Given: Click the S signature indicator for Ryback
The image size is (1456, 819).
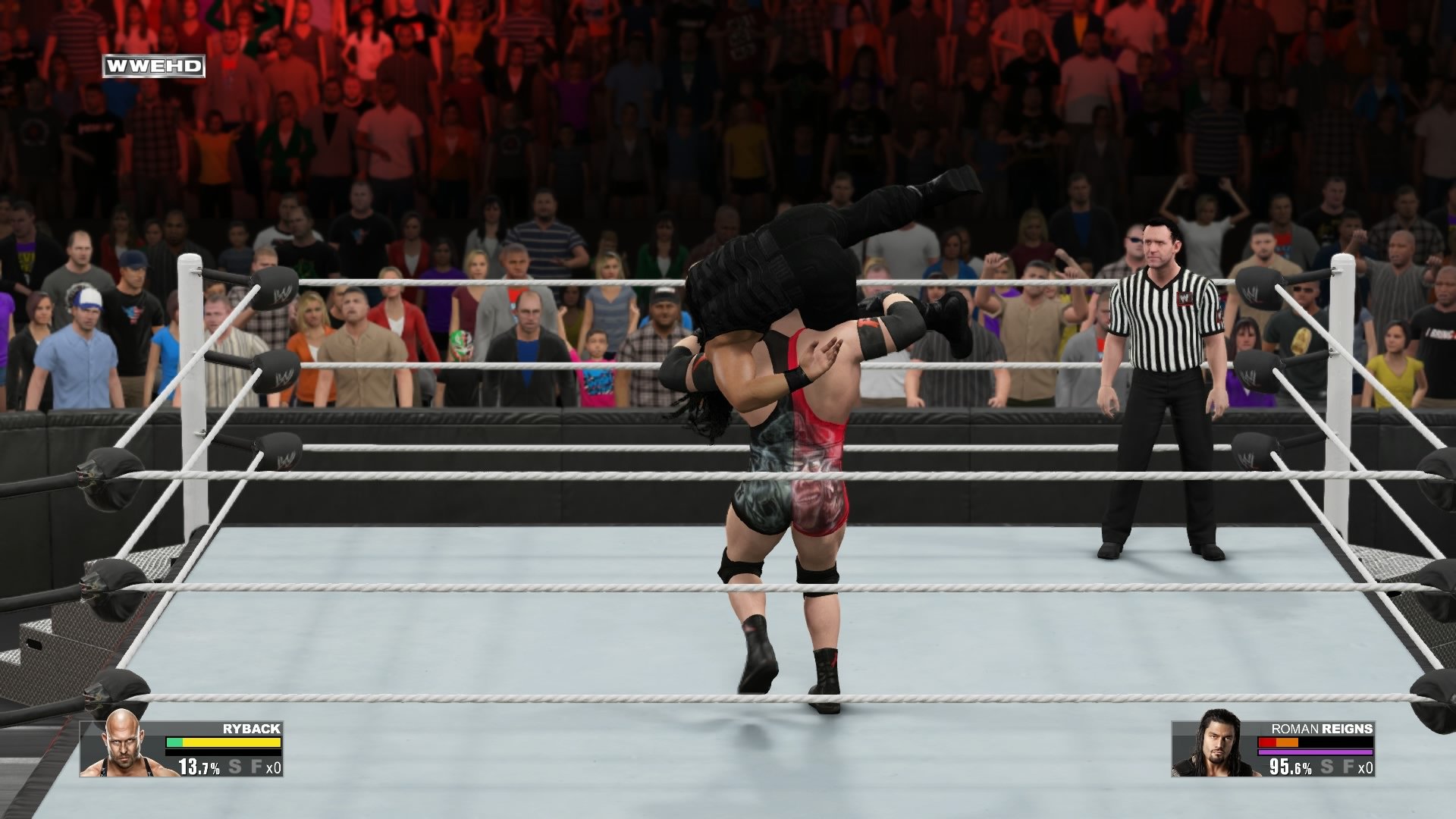Looking at the screenshot, I should tap(235, 767).
